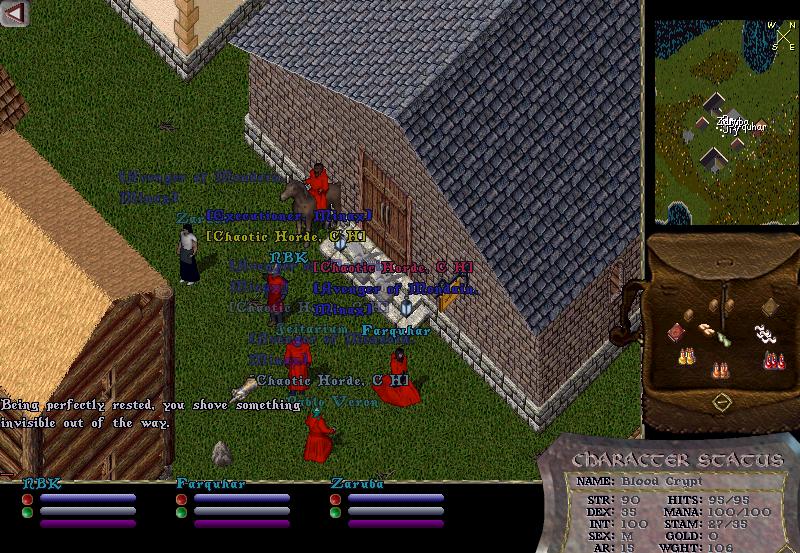
Task: Pick the tan book in the backpack
Action: [770, 307]
